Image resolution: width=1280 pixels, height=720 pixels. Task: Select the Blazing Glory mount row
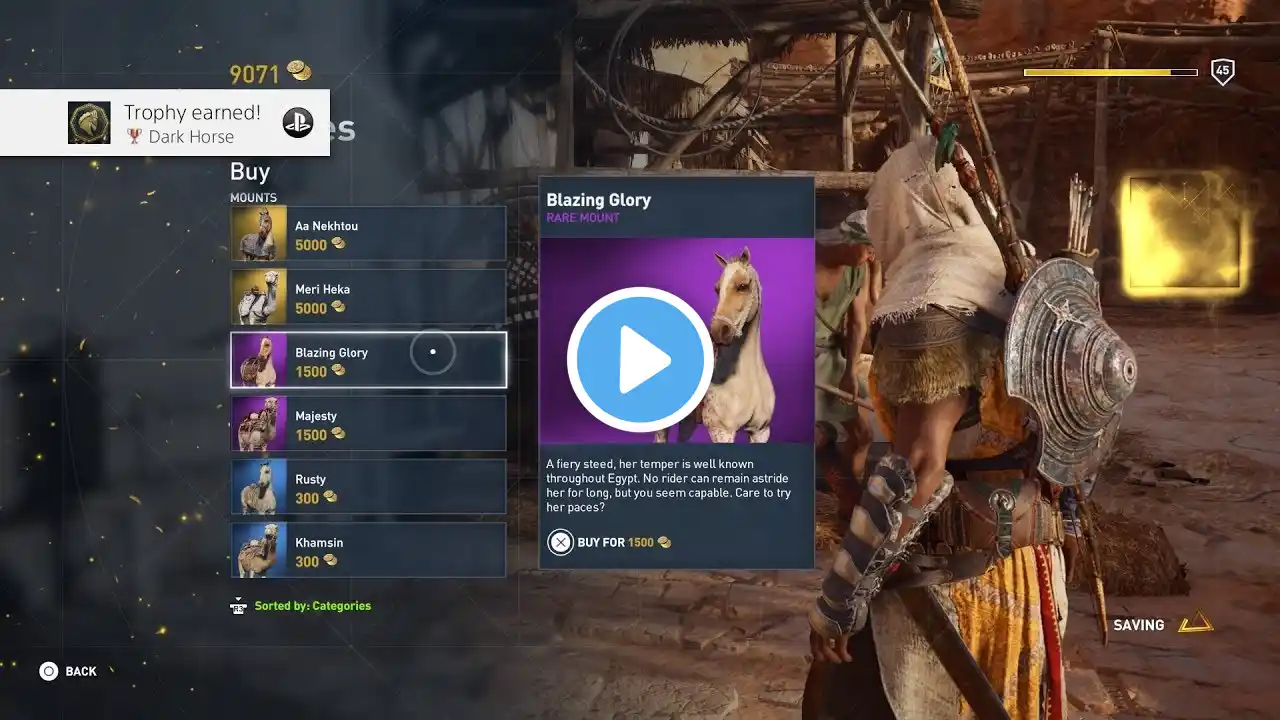368,360
